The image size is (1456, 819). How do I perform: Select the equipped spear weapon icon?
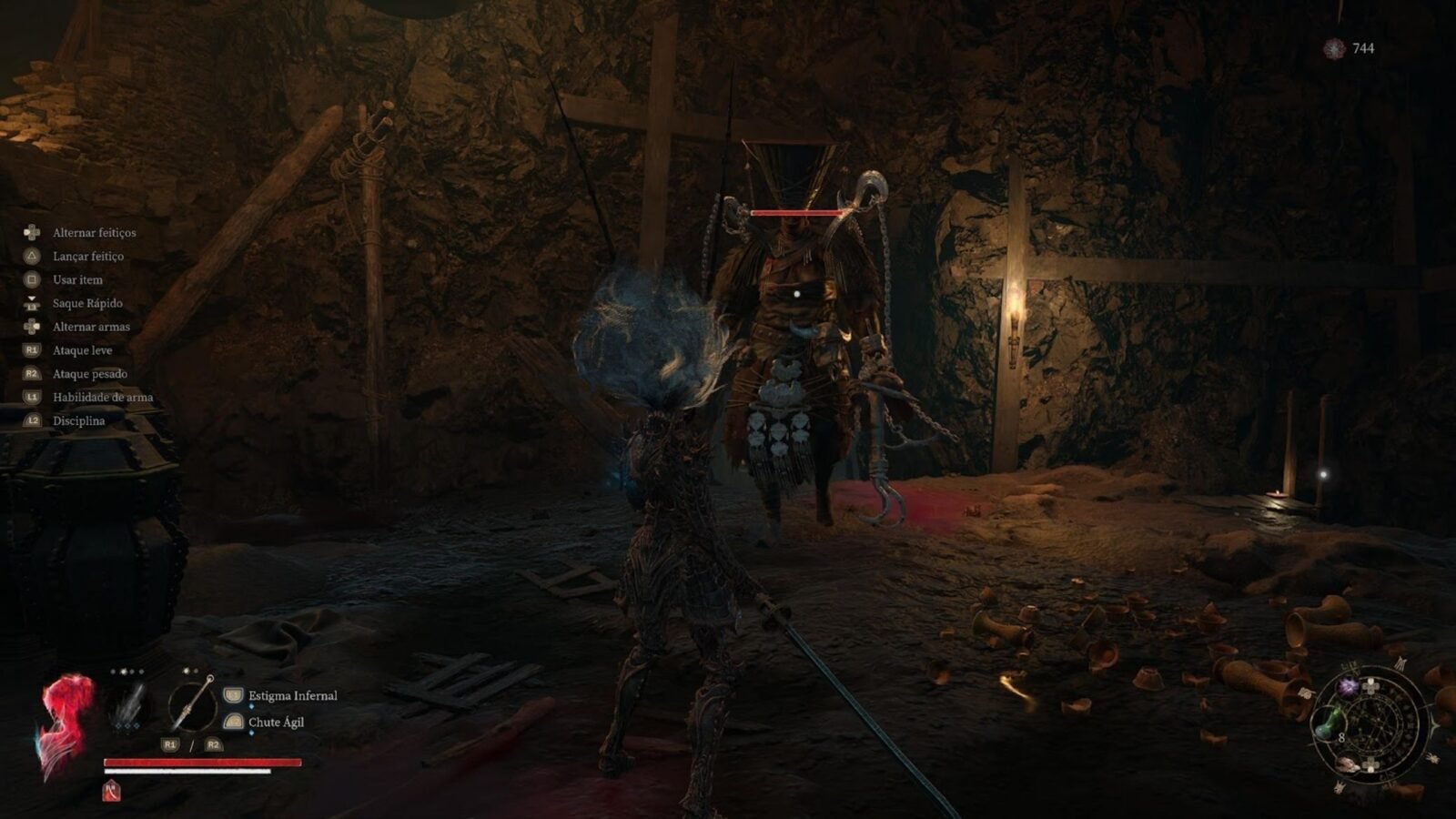click(x=193, y=705)
